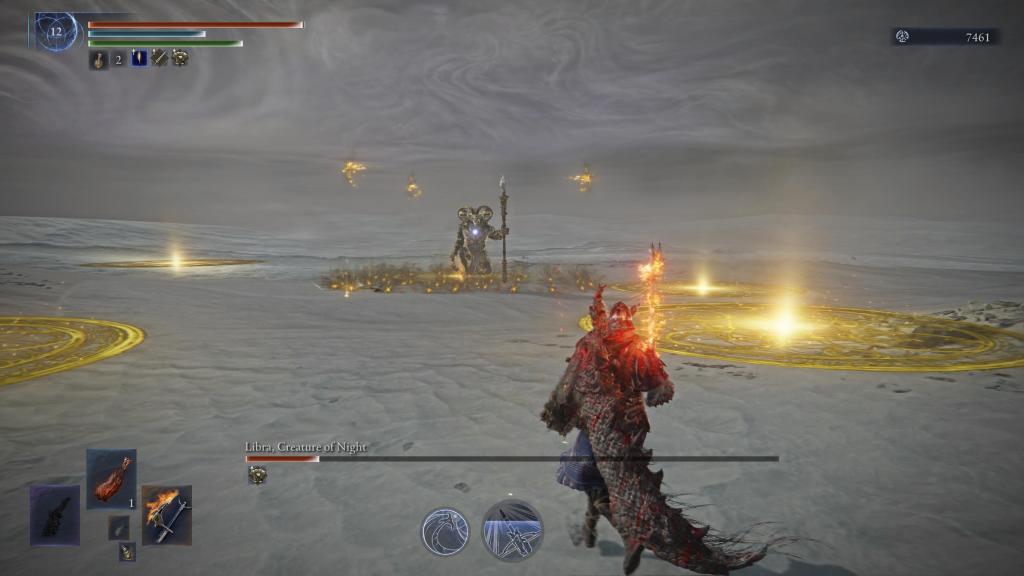Select the flaming sword weapon slot
Viewport: 1024px width, 576px height.
click(166, 515)
